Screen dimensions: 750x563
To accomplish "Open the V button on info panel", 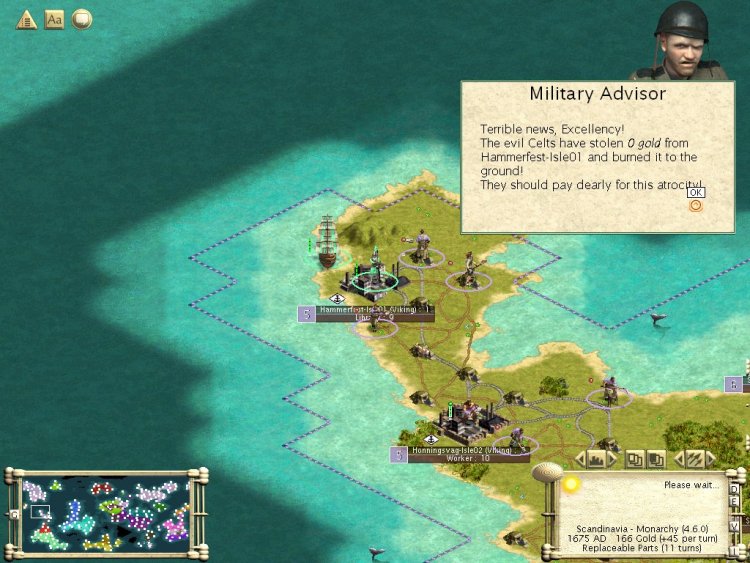I will [734, 525].
